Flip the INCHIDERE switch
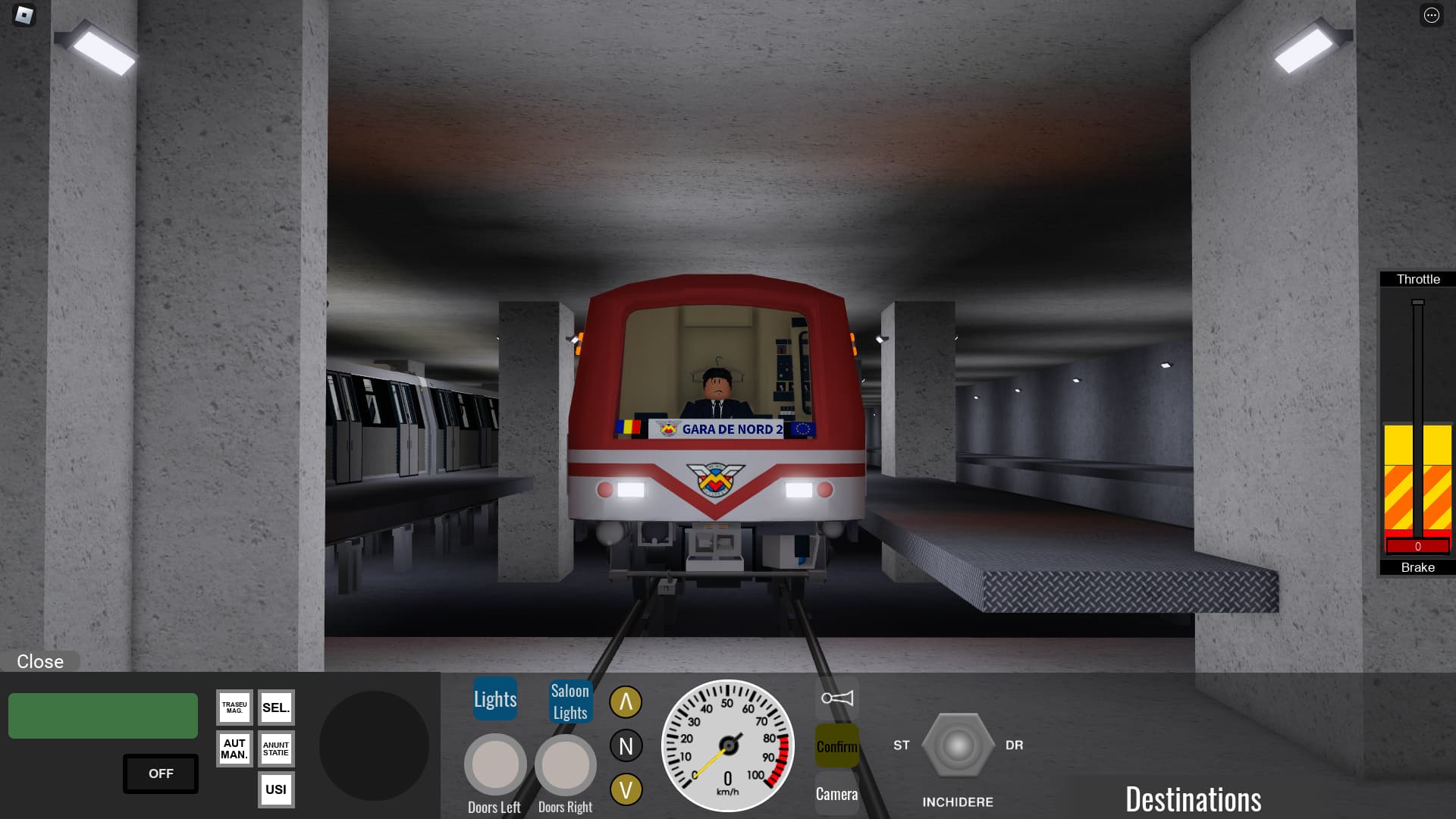 click(x=958, y=745)
